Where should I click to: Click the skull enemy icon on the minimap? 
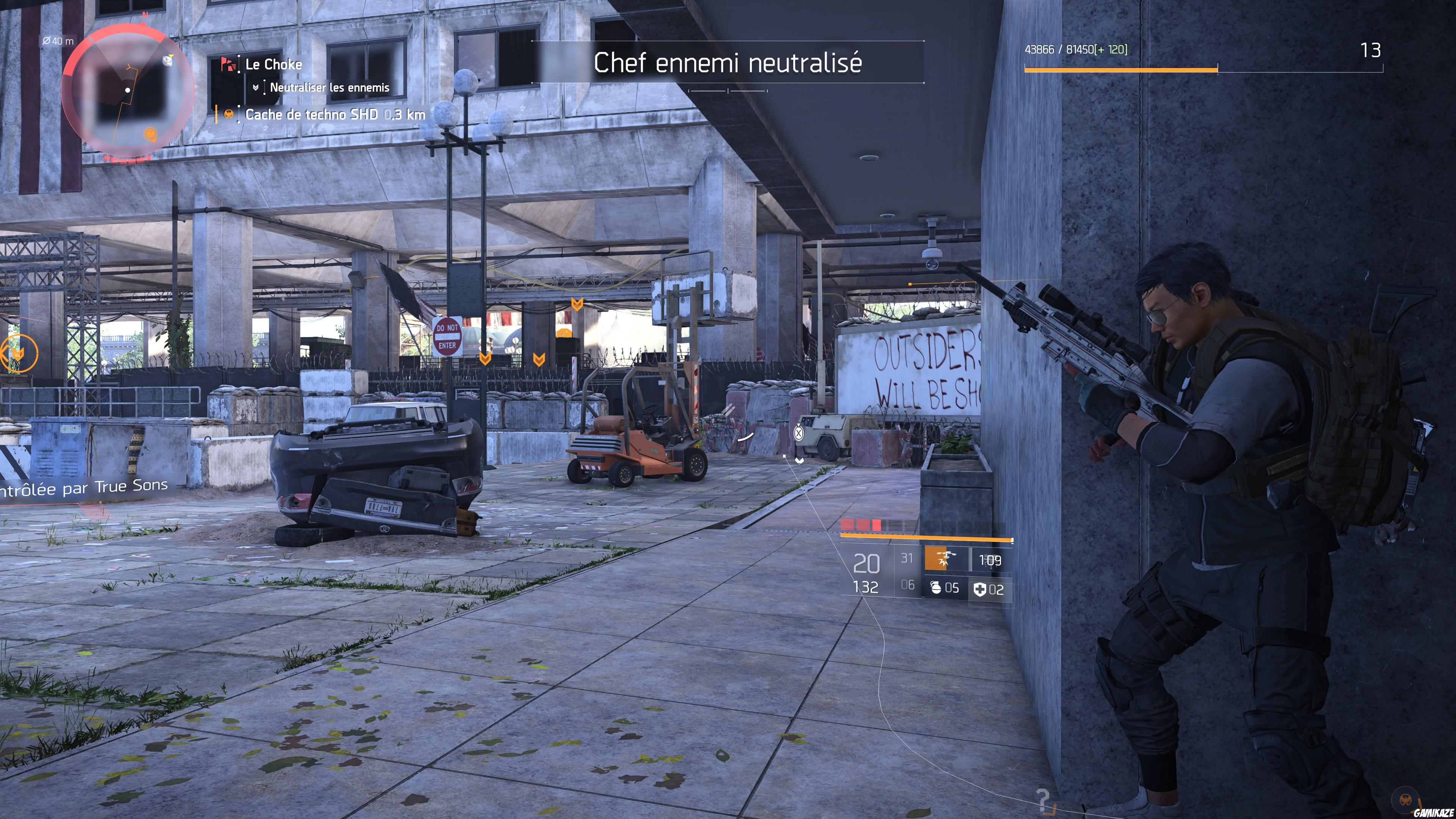(x=167, y=61)
